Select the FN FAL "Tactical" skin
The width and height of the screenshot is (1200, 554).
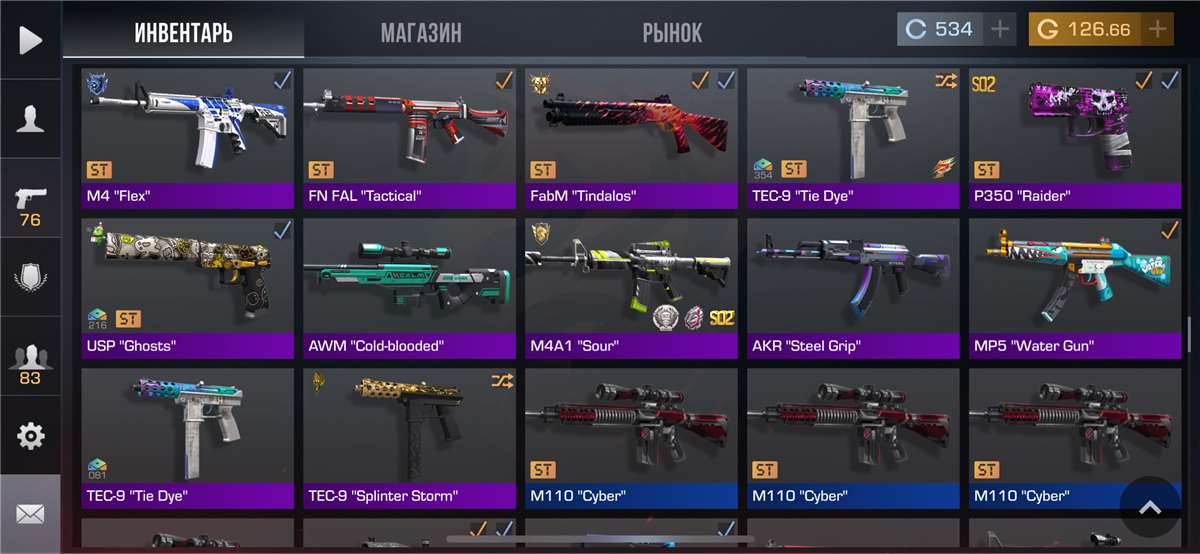coord(410,137)
